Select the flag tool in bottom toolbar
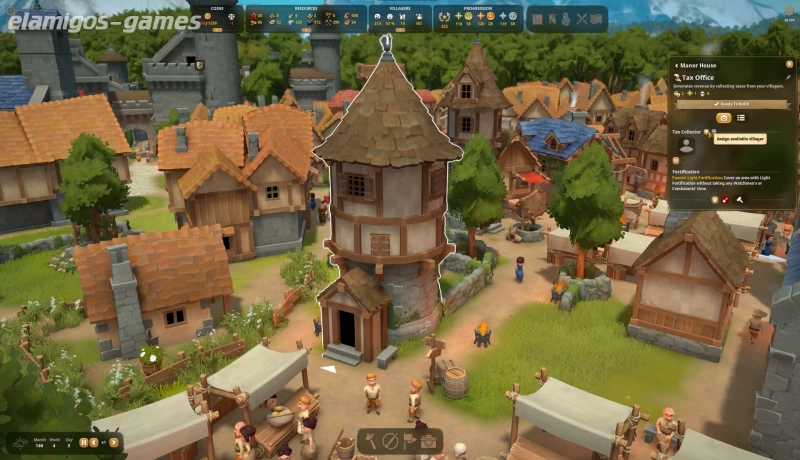Image resolution: width=800 pixels, height=460 pixels. tap(409, 440)
